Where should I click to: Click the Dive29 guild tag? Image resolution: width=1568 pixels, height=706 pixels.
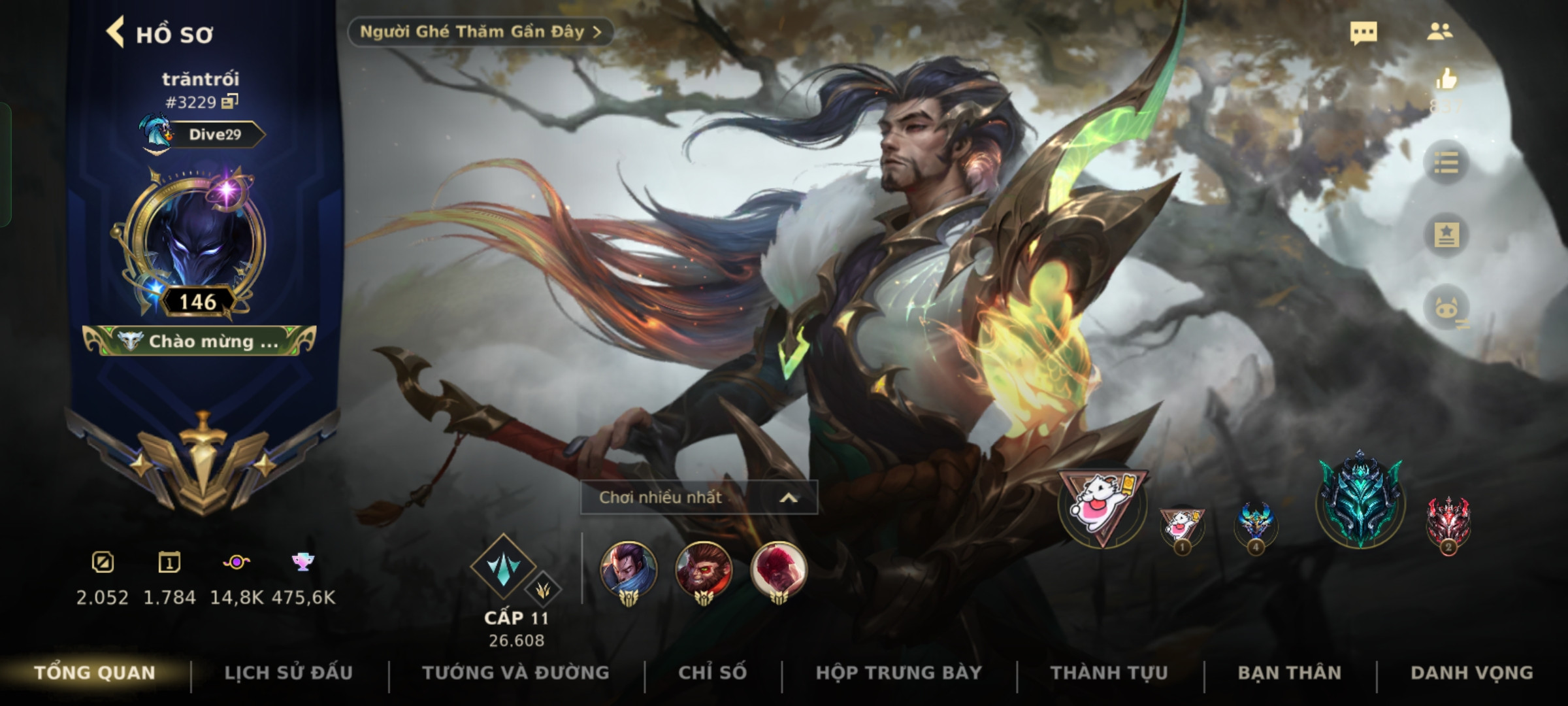pyautogui.click(x=214, y=135)
